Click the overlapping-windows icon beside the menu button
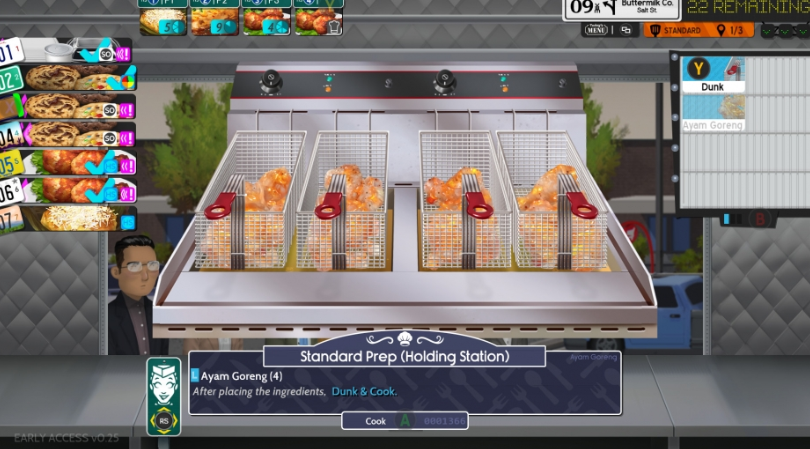The height and width of the screenshot is (449, 810). (627, 30)
